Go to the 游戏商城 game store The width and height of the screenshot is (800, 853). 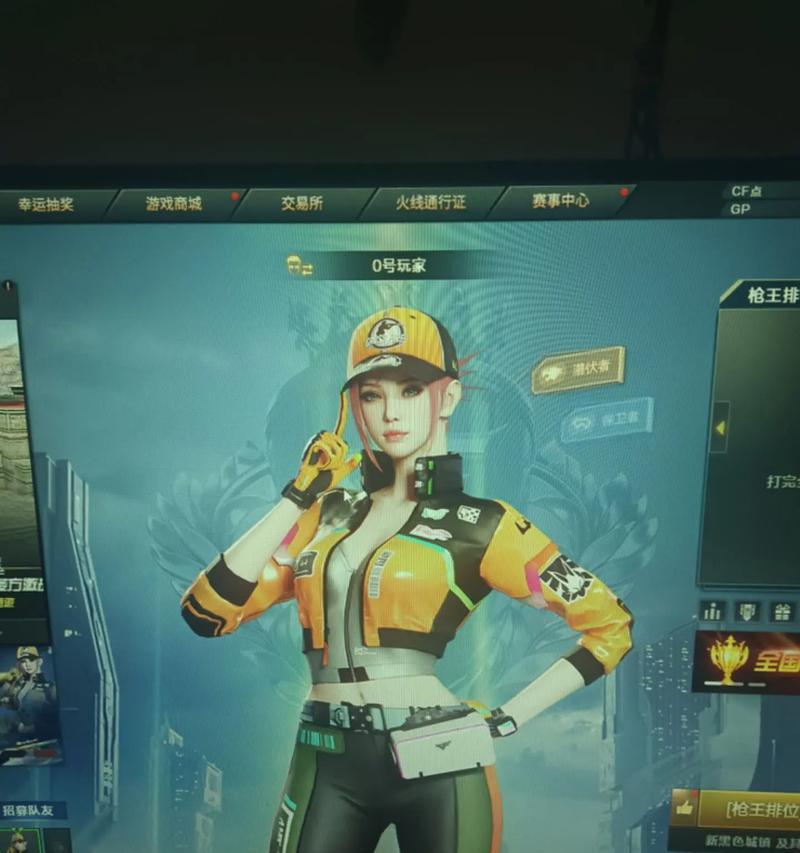tap(173, 203)
